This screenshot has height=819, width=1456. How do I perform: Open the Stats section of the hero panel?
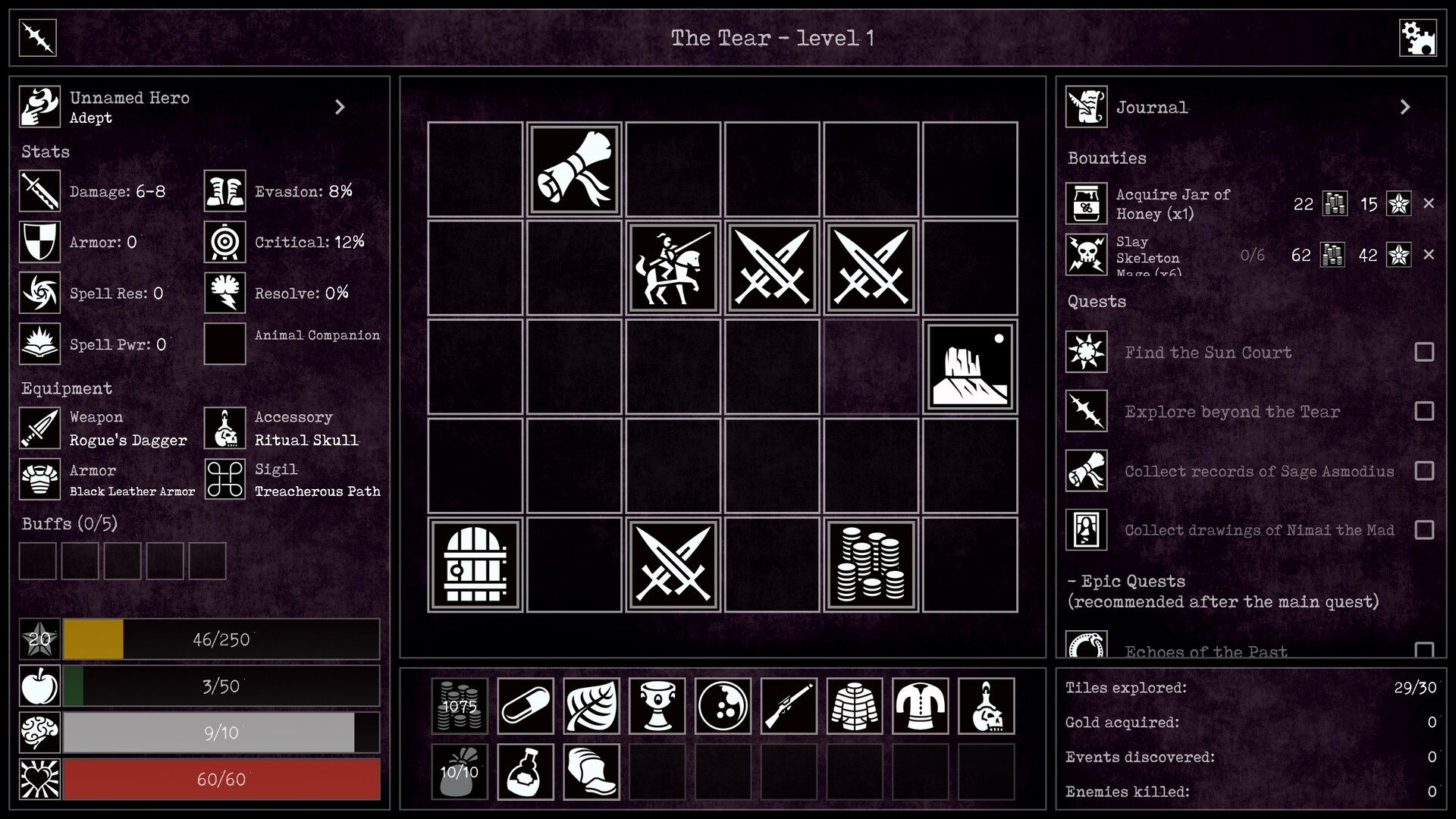pos(45,152)
